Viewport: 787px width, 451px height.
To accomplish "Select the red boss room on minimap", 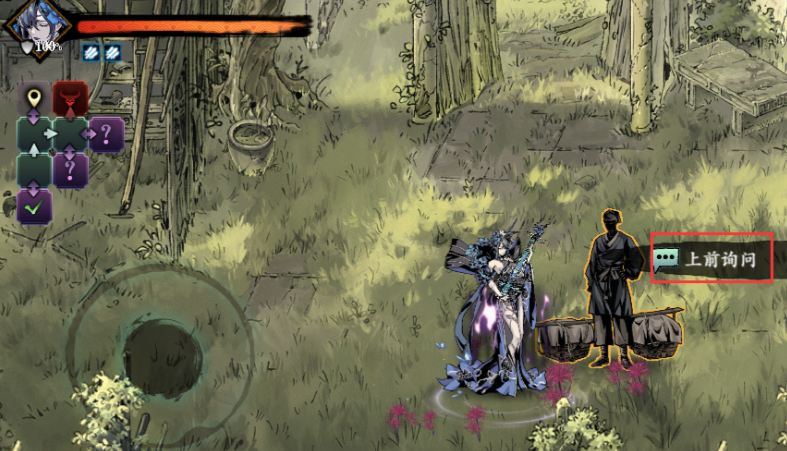I will (70, 99).
